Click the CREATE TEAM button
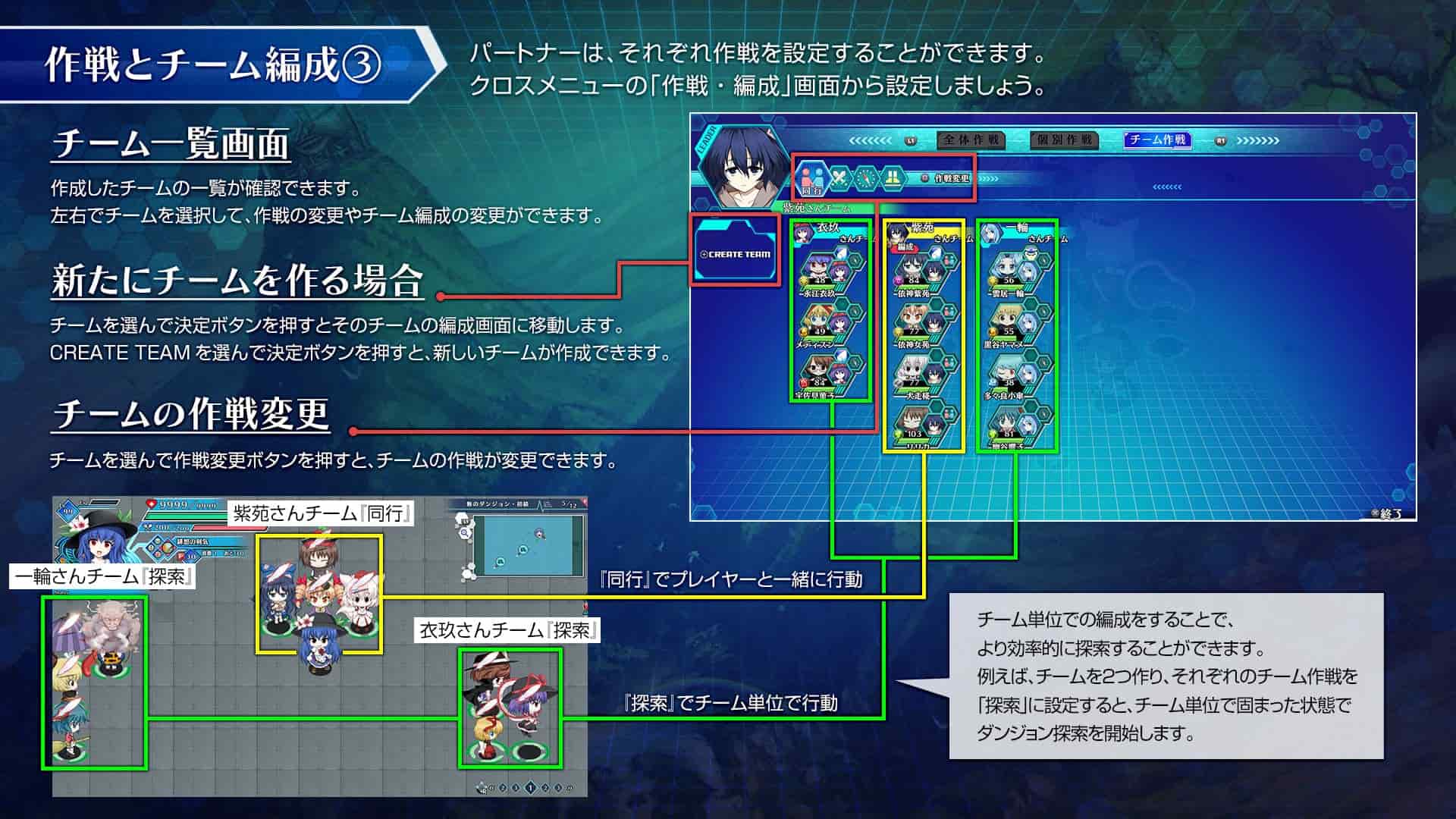Viewport: 1456px width, 819px height. pos(734,251)
